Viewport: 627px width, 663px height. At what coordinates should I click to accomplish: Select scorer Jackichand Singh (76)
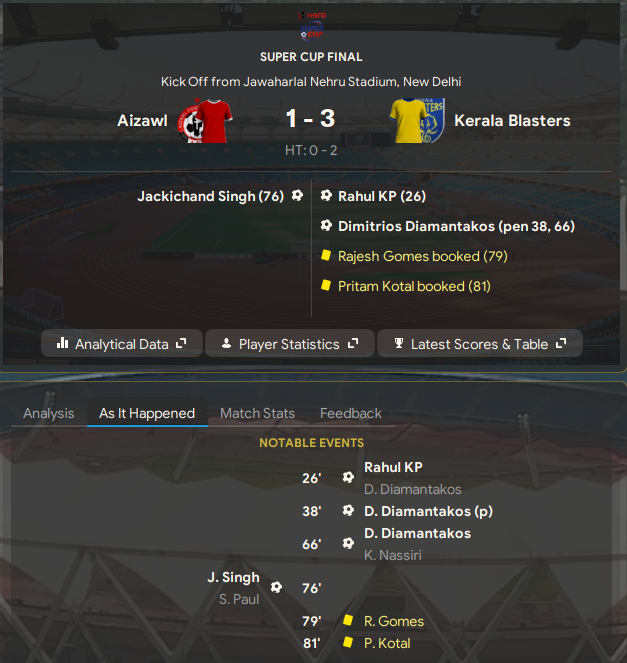click(210, 196)
